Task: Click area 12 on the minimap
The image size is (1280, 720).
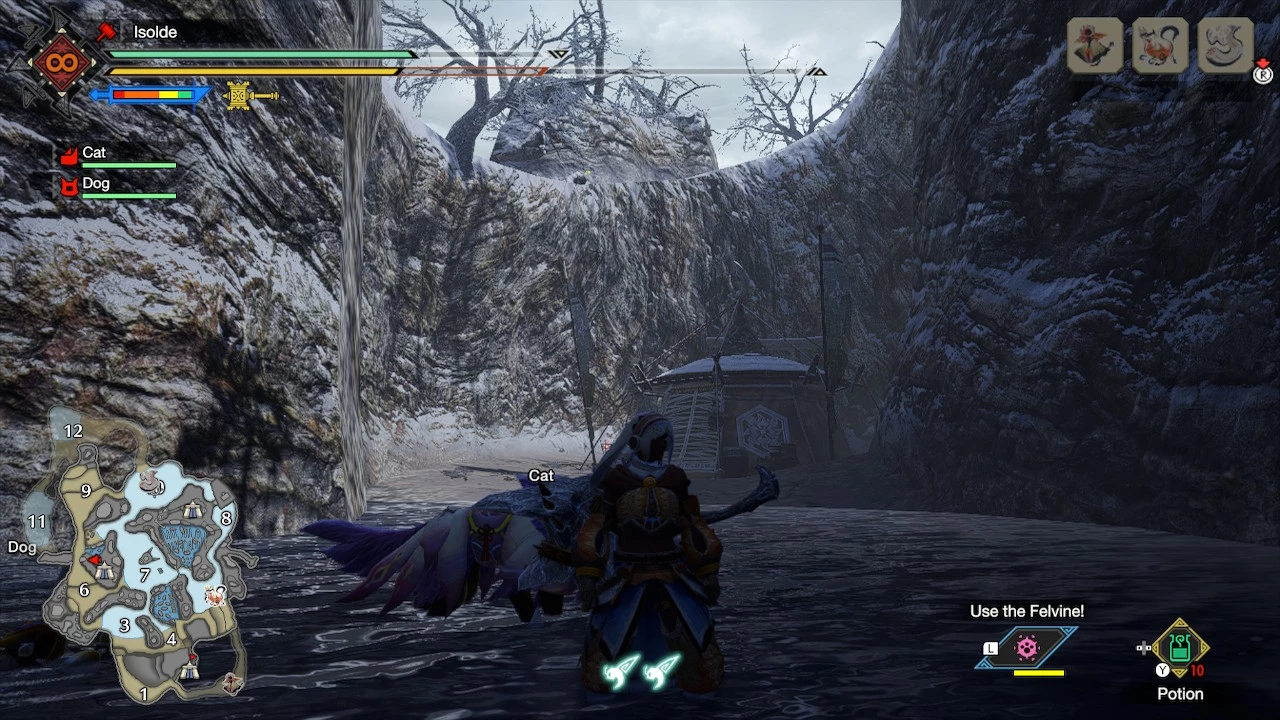Action: (72, 431)
